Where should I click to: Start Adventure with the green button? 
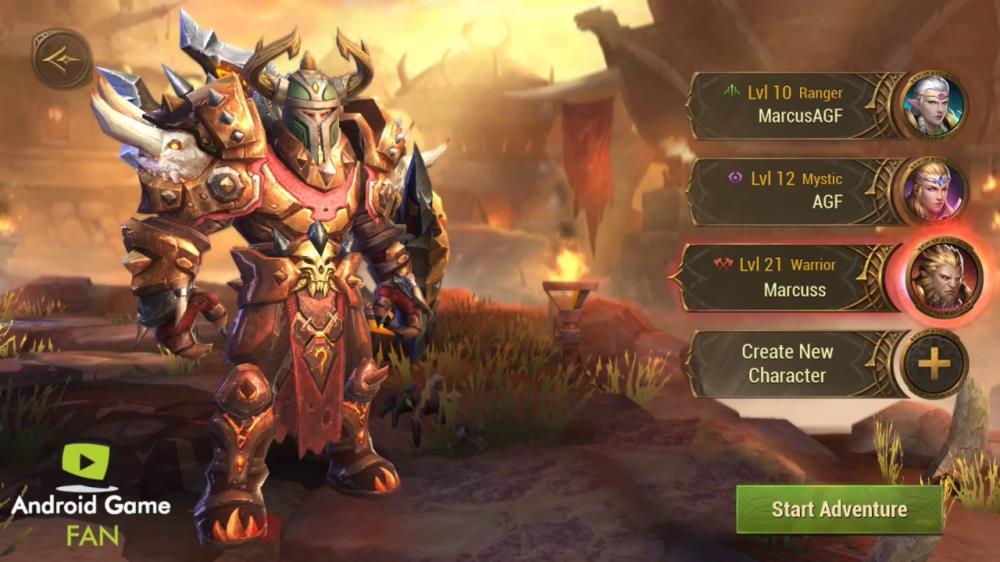point(839,509)
